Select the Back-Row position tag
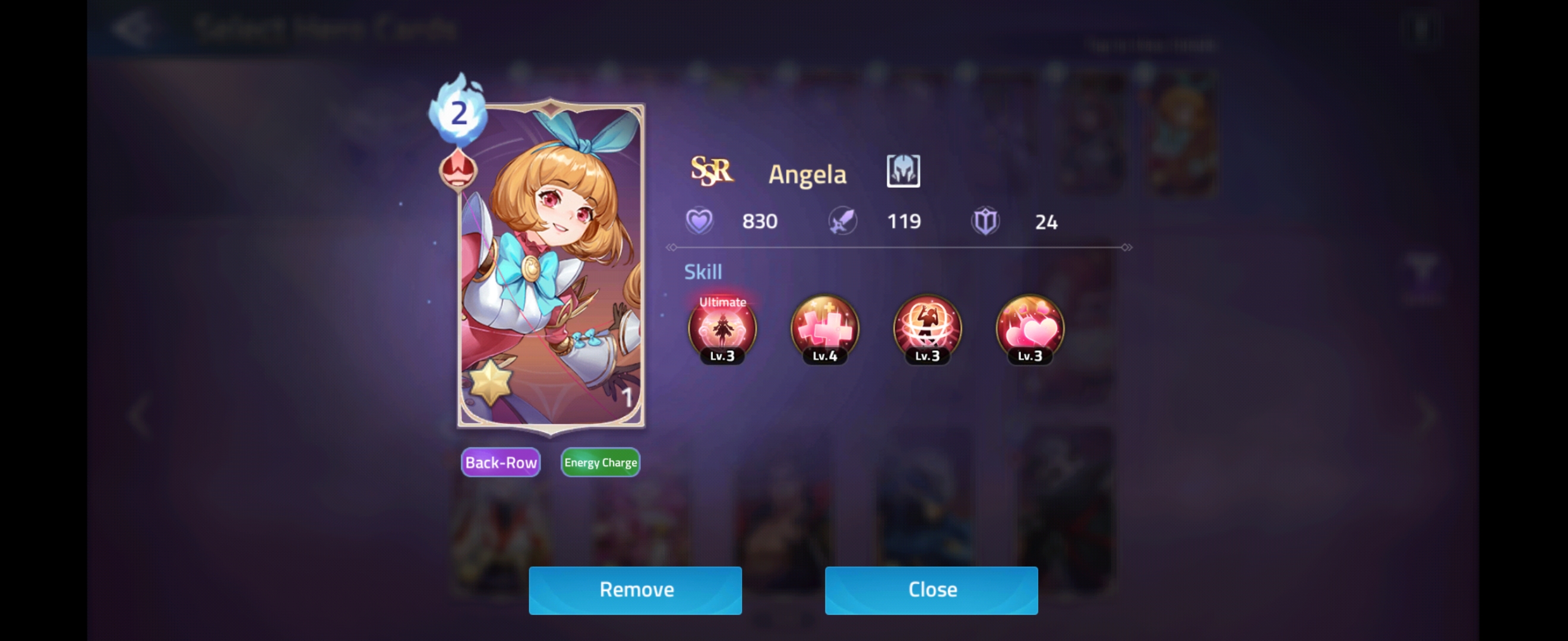This screenshot has height=641, width=1568. tap(500, 462)
